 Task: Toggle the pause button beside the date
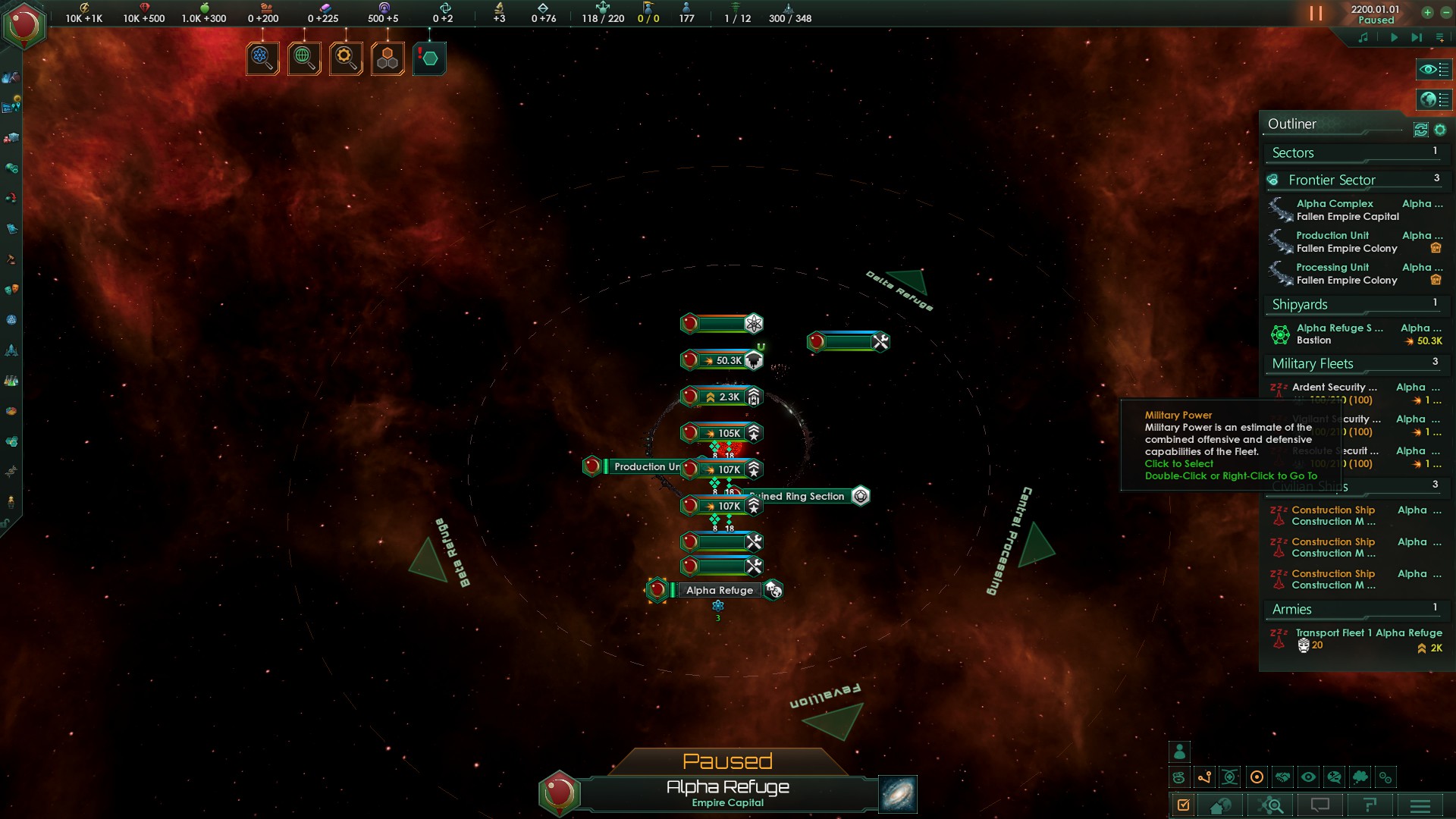click(1316, 14)
